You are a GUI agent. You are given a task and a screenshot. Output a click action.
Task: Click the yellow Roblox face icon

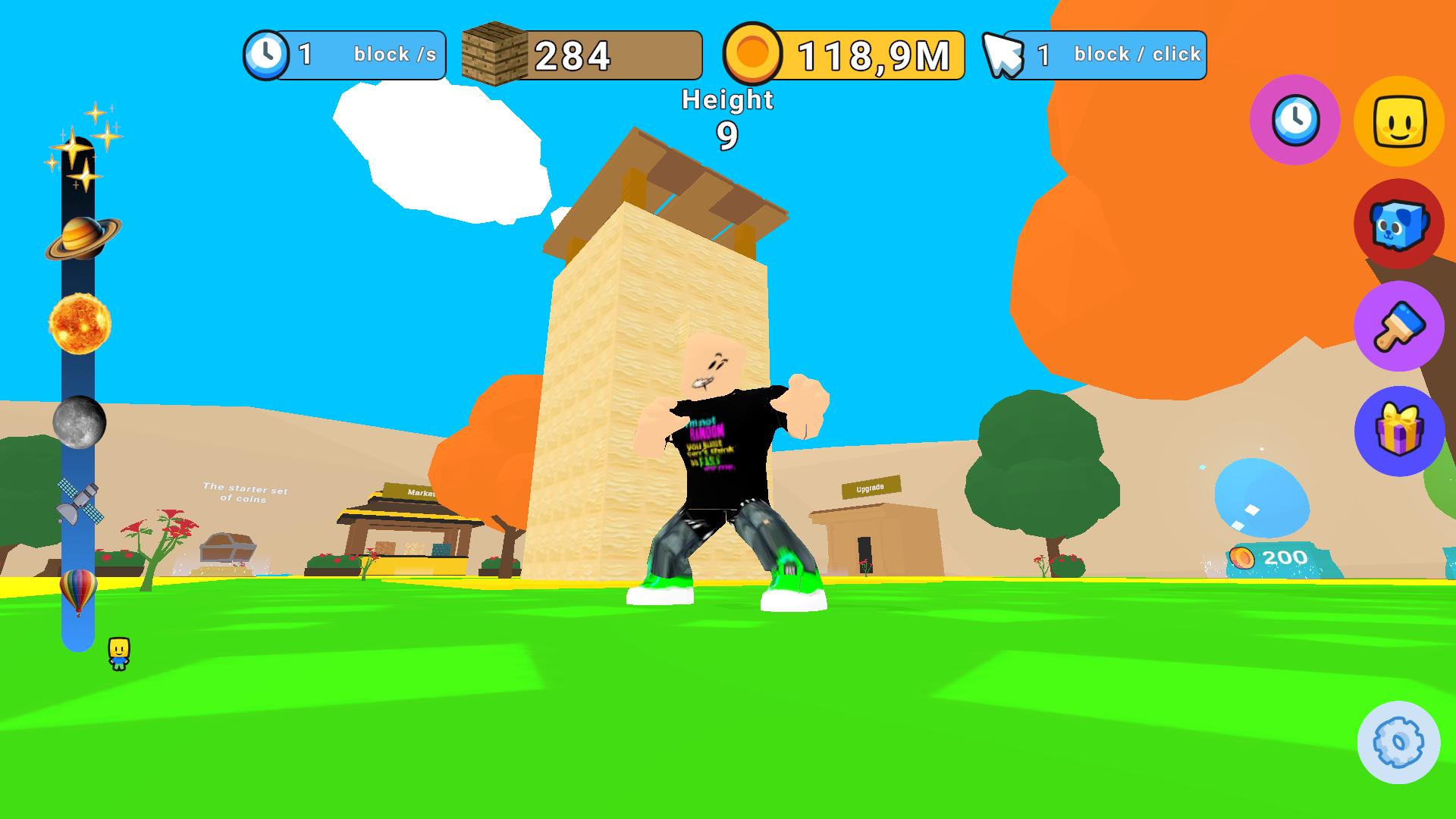click(1400, 121)
